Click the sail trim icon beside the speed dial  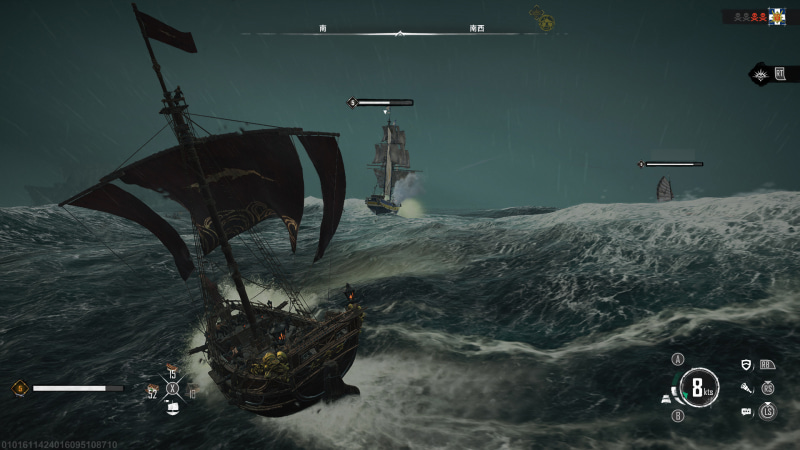pos(665,399)
